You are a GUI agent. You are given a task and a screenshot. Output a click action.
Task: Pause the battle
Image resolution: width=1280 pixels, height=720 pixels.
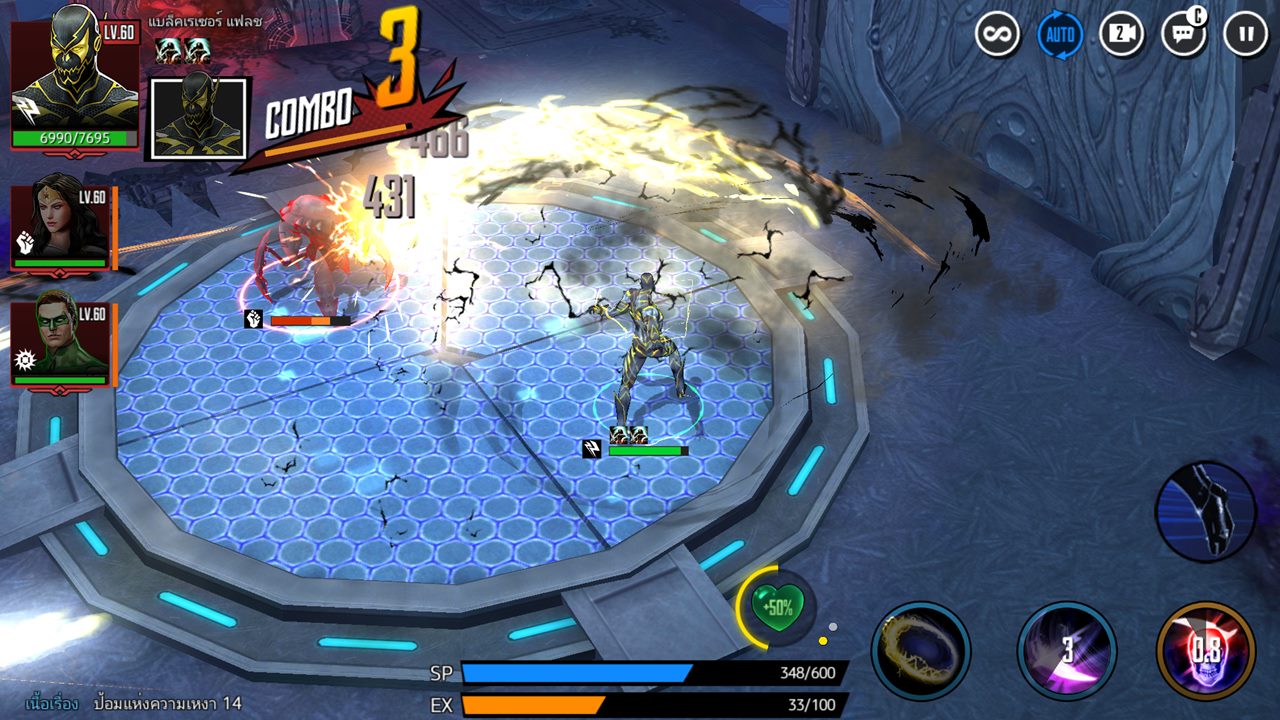pyautogui.click(x=1245, y=35)
